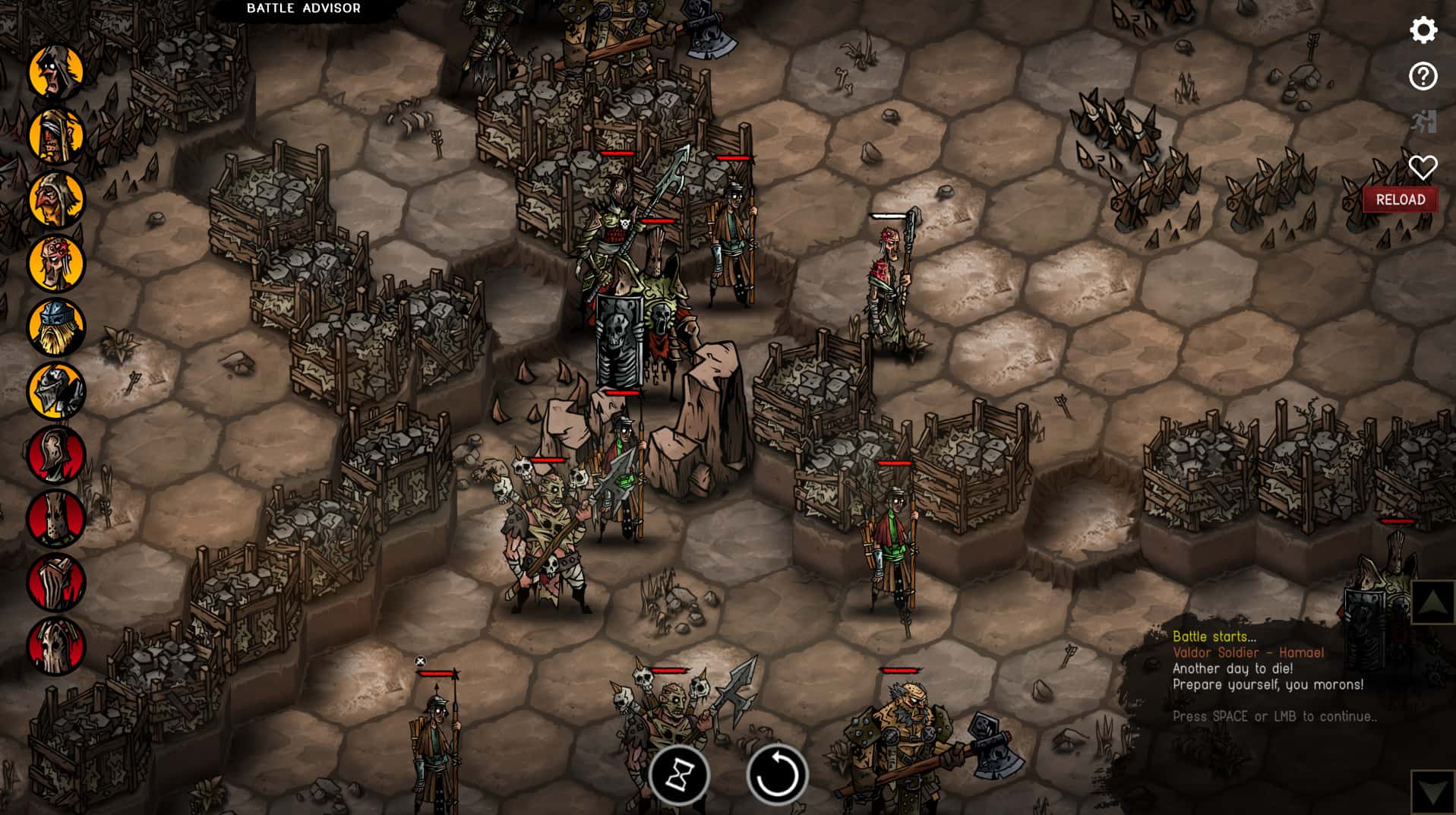This screenshot has width=1456, height=815.
Task: Open the Battle Advisor header
Action: (302, 8)
